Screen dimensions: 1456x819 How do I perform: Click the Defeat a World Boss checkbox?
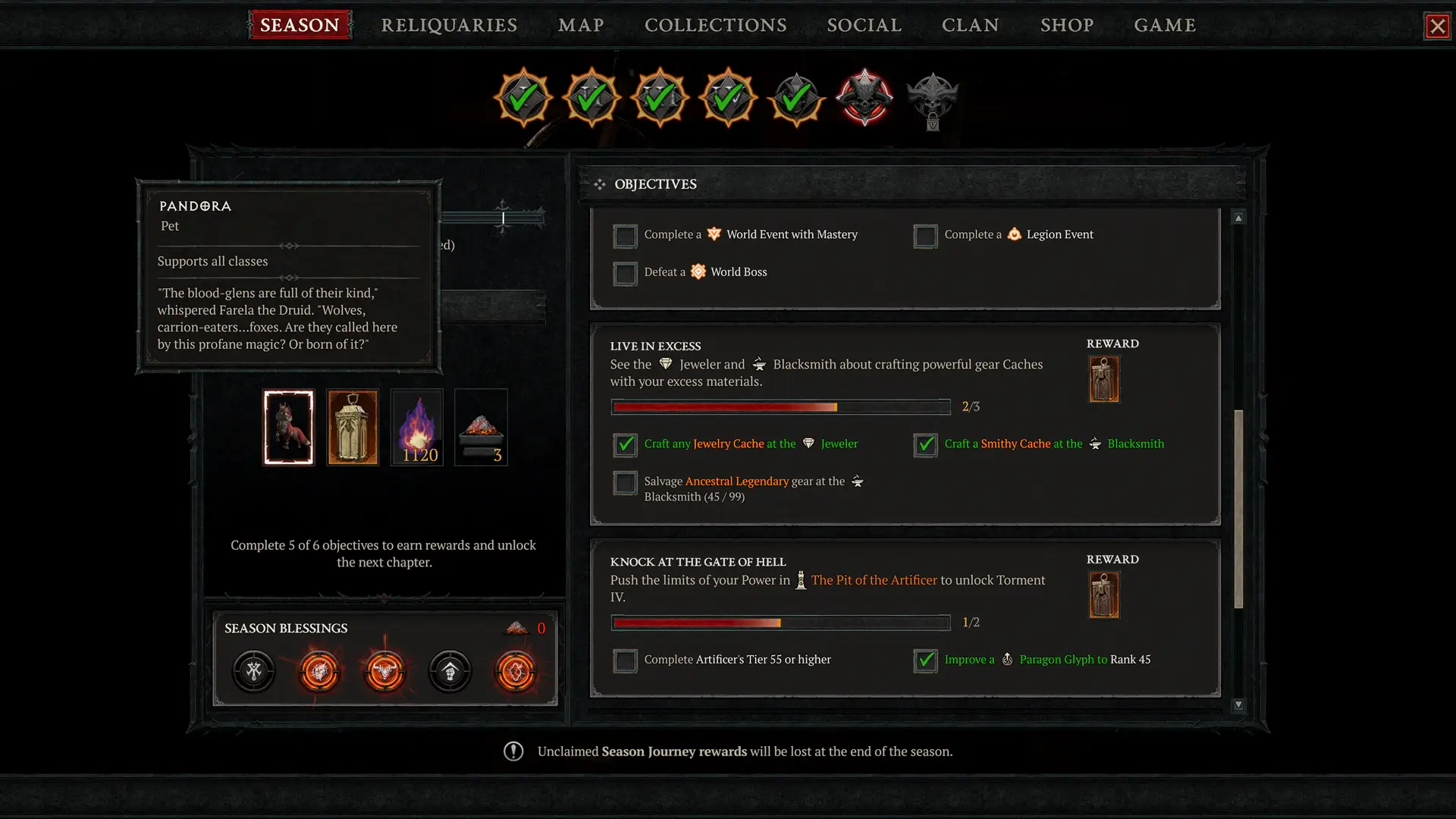[x=625, y=273]
